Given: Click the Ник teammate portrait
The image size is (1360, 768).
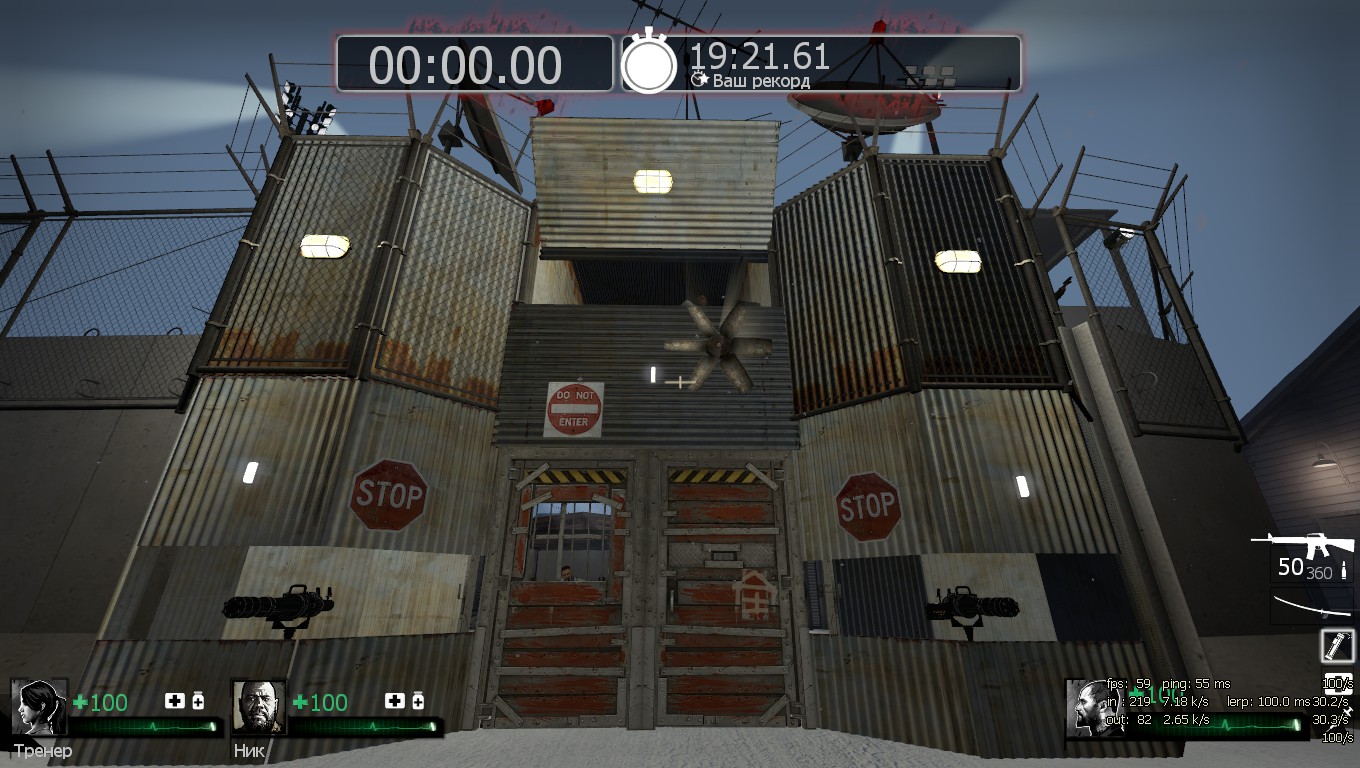Looking at the screenshot, I should coord(259,707).
